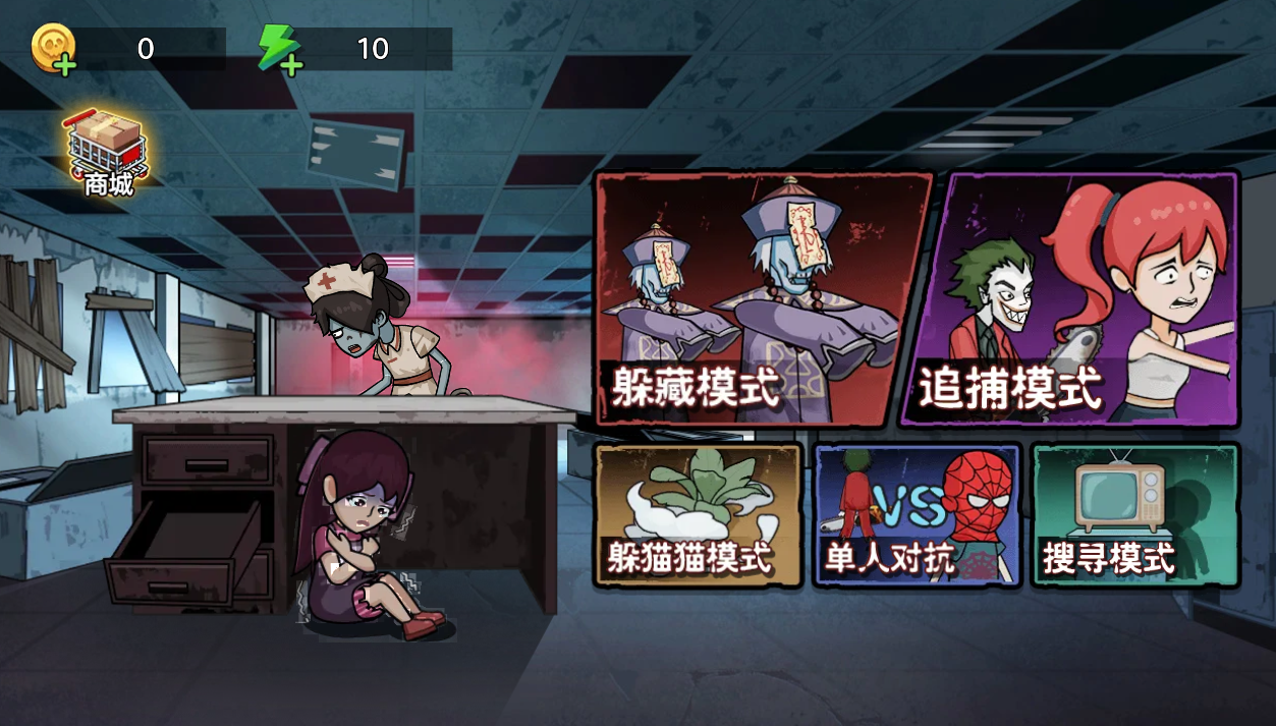Open the 商城 shop cart icon
1276x726 pixels.
pyautogui.click(x=107, y=153)
